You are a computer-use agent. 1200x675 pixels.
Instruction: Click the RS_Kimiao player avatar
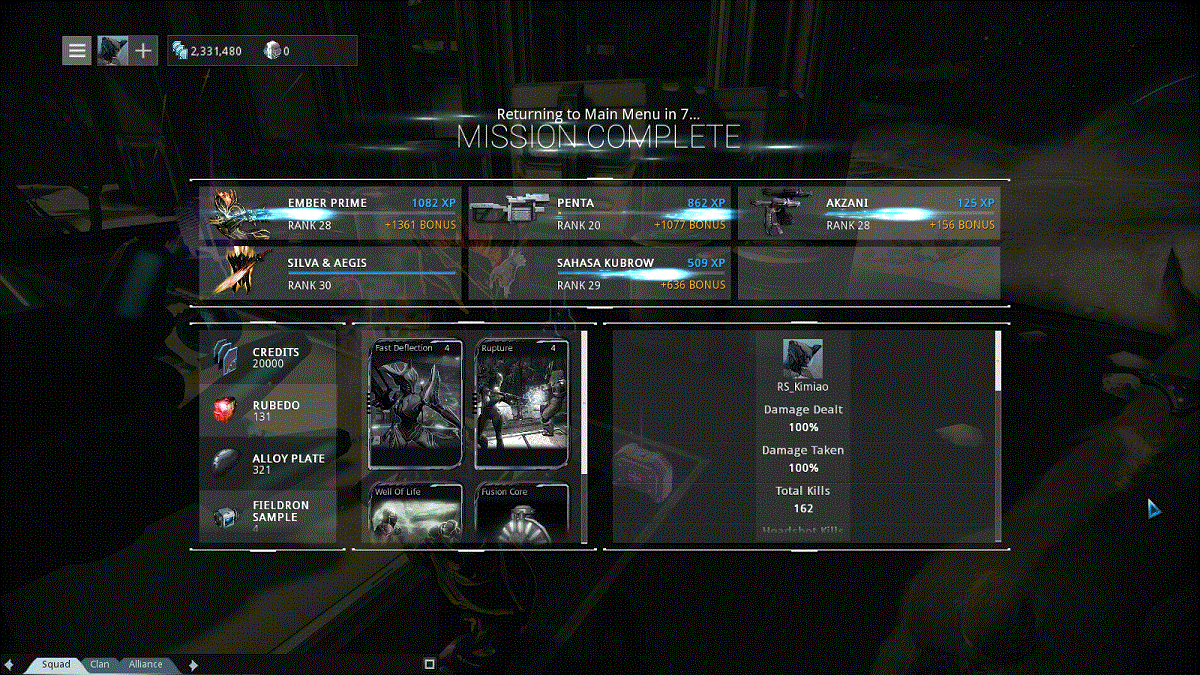[x=803, y=357]
